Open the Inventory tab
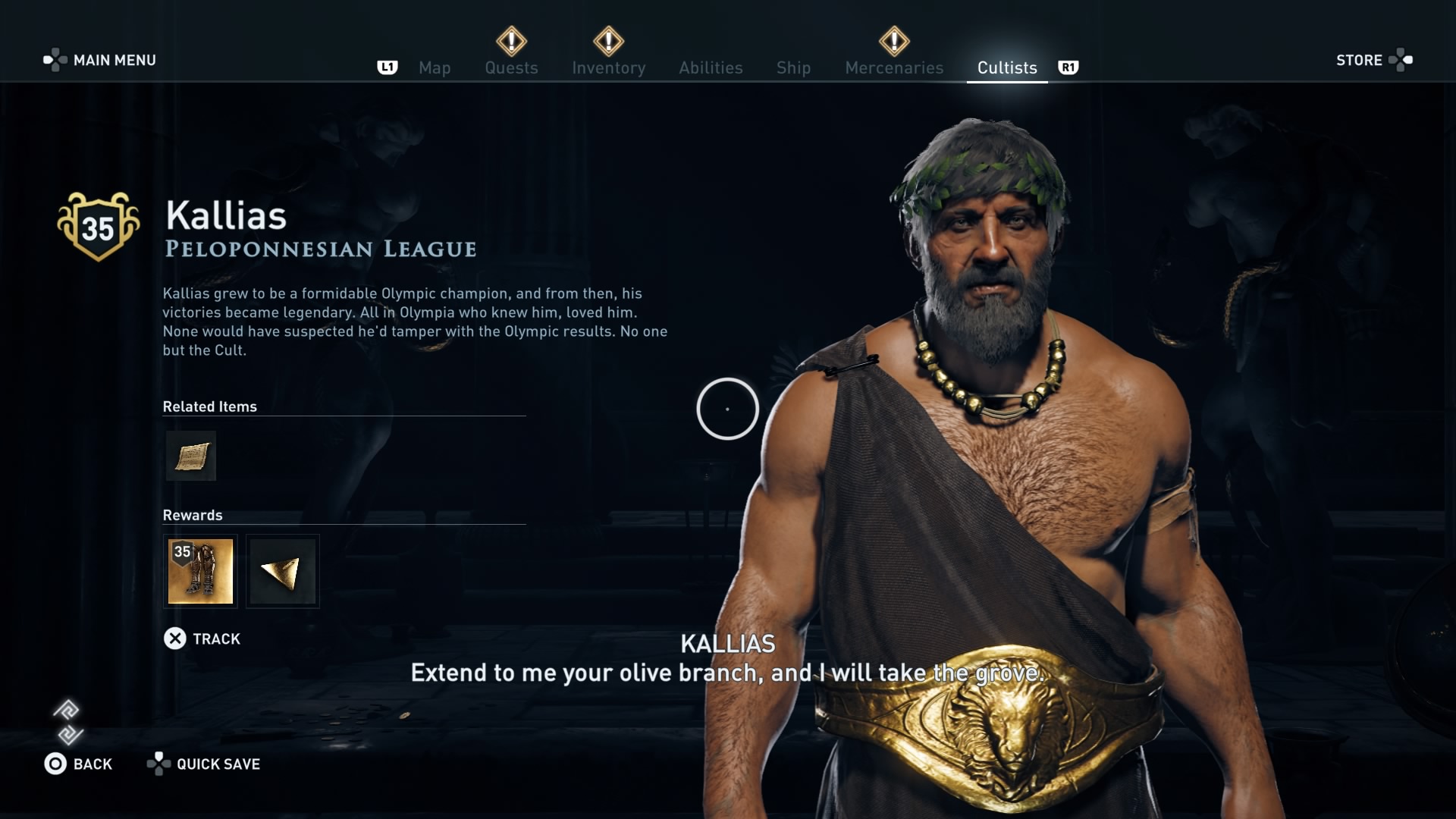This screenshot has height=819, width=1456. point(608,67)
